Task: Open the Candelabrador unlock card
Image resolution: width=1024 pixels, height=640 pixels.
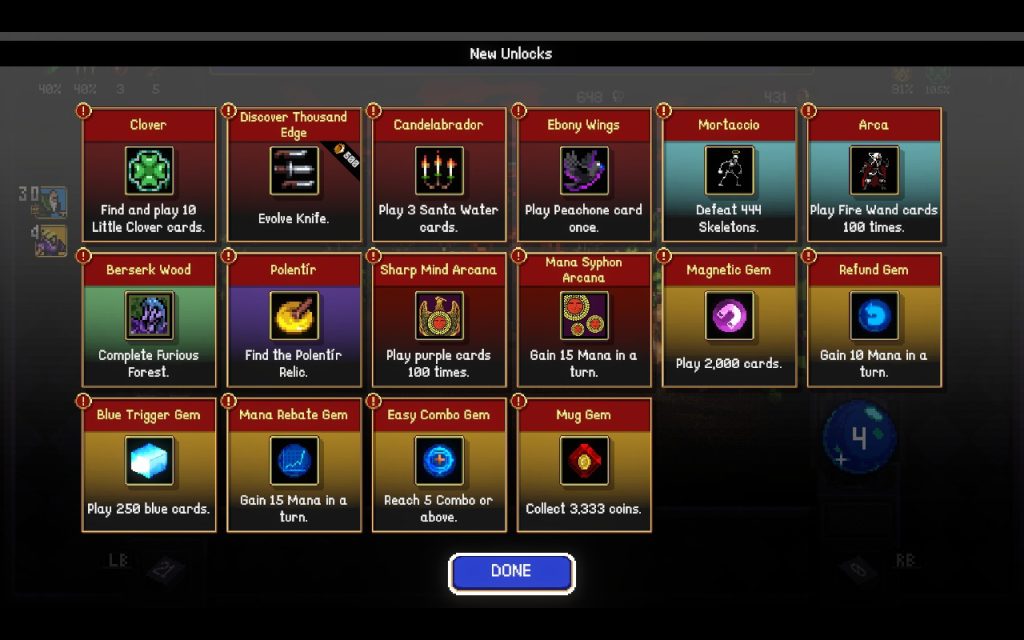Action: point(439,175)
